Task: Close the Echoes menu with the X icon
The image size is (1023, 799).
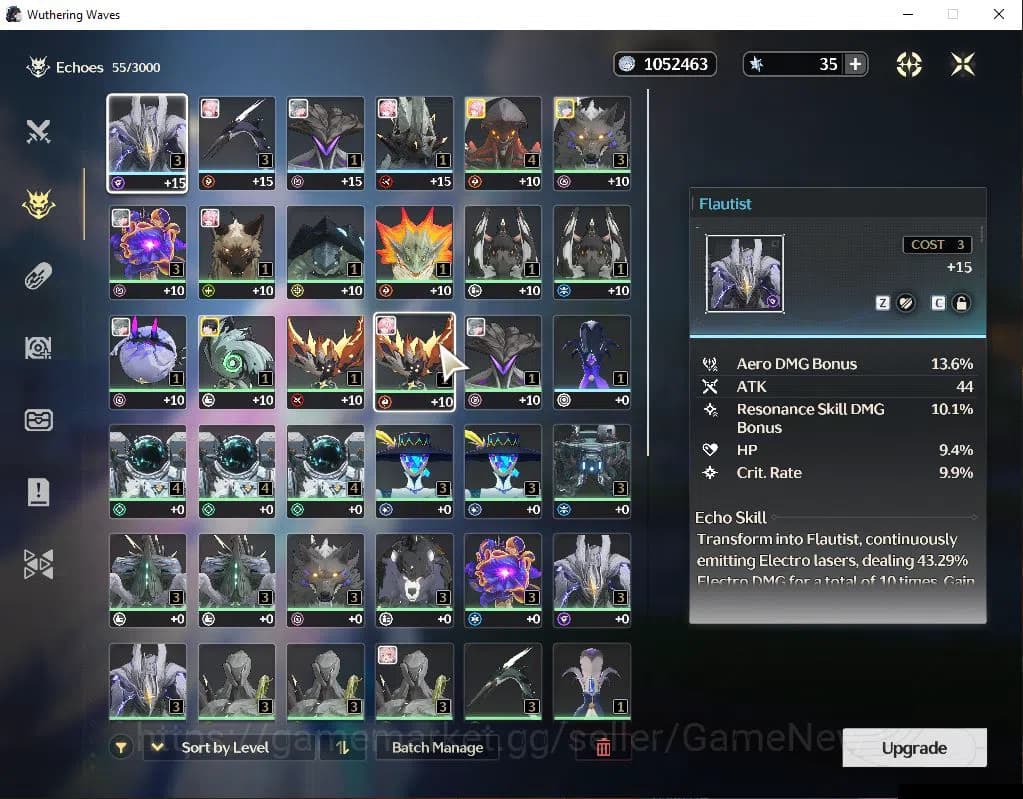Action: click(963, 64)
